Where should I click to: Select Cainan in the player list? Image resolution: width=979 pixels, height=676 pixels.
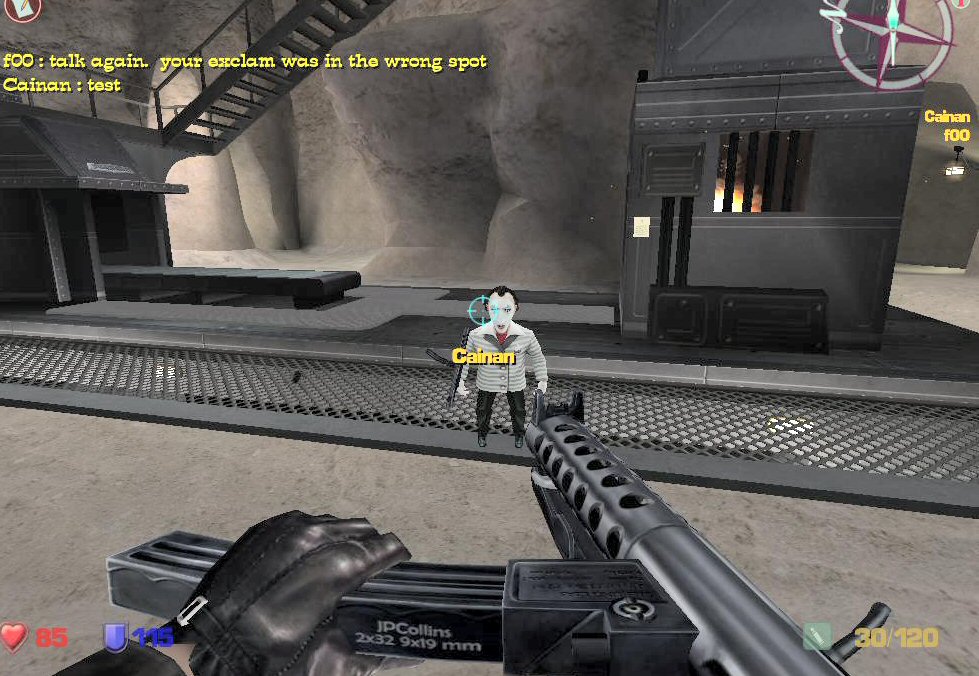click(x=946, y=117)
